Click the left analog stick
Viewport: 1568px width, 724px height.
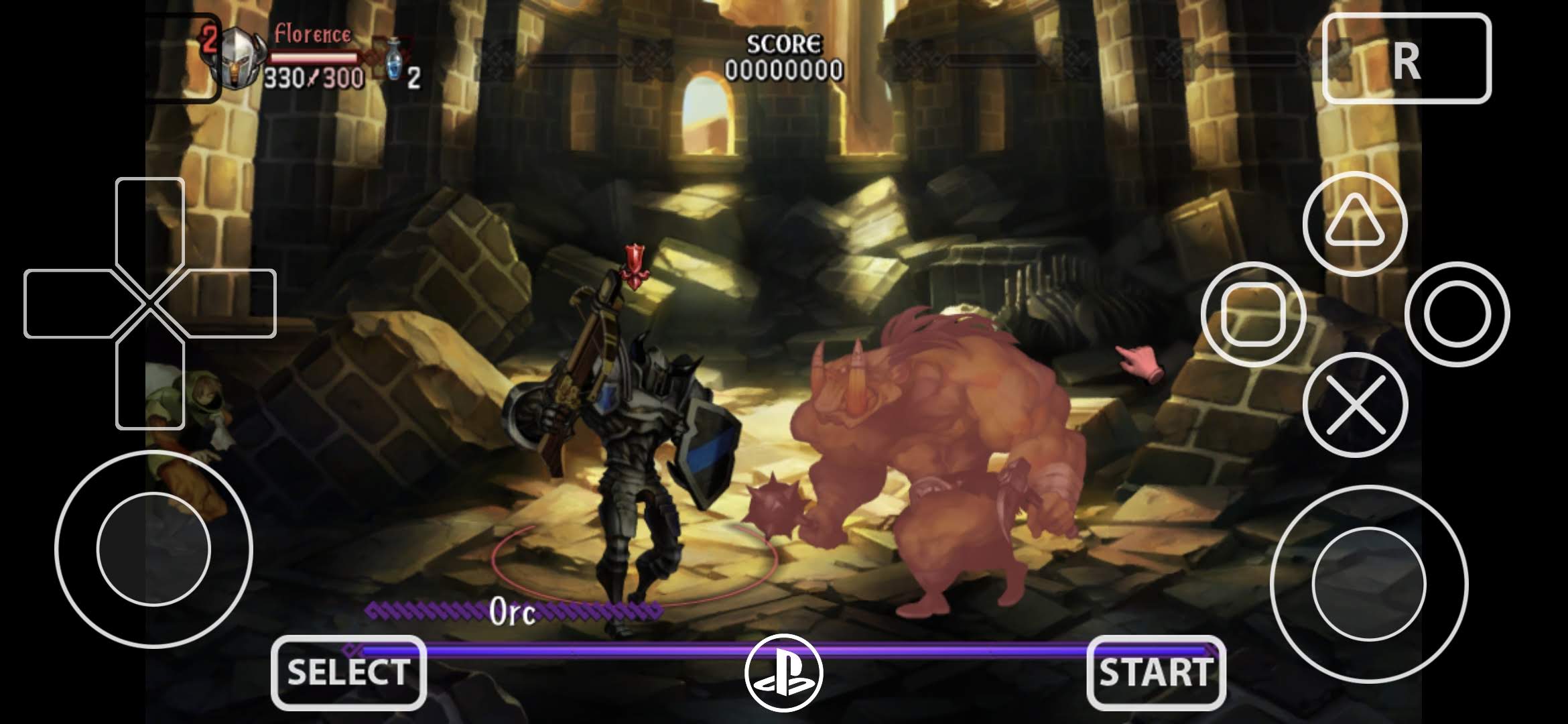(153, 549)
